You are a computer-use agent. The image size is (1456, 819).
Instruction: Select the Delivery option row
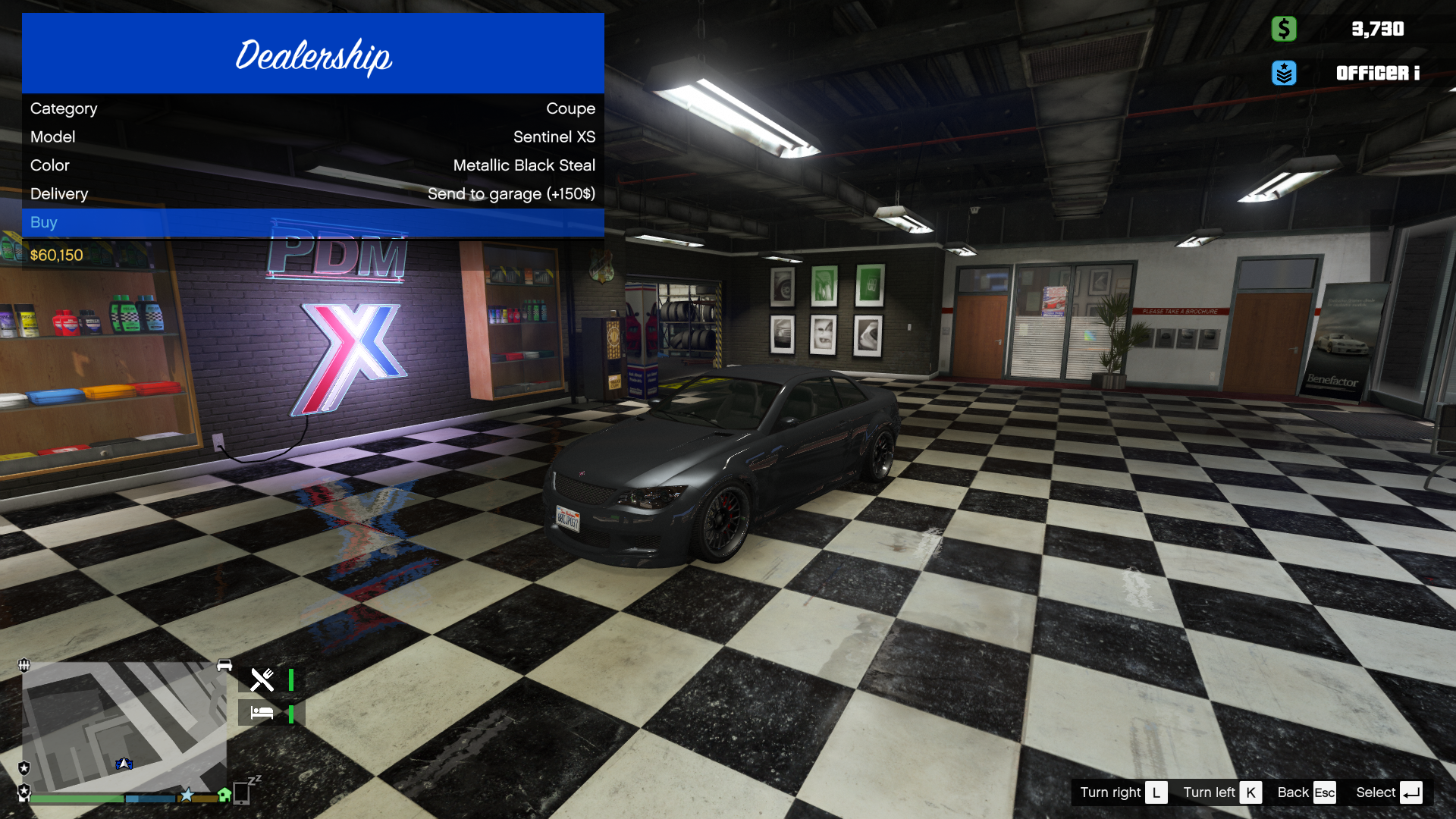point(312,194)
